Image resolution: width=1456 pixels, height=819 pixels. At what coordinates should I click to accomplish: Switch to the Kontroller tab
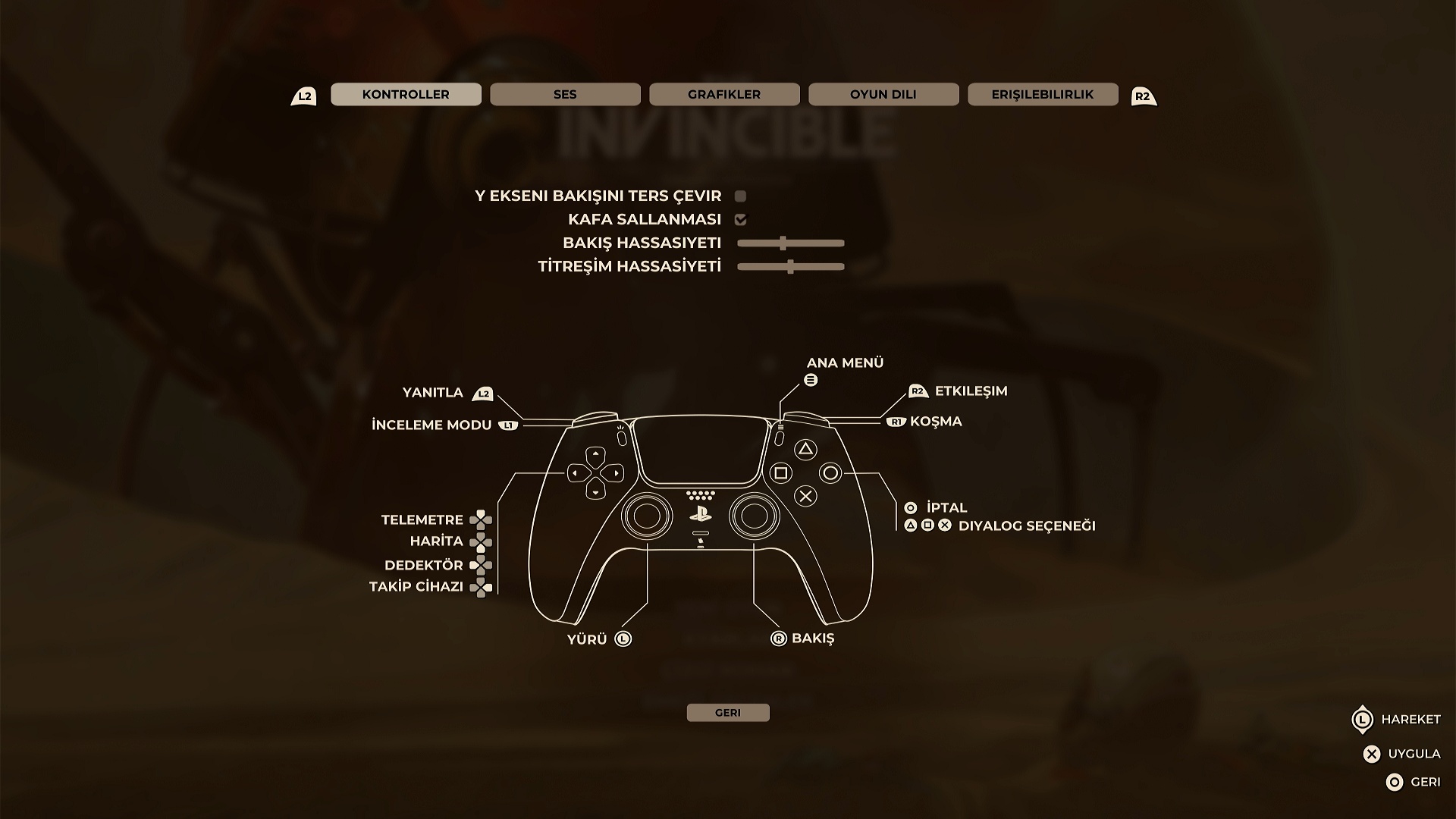click(x=406, y=94)
